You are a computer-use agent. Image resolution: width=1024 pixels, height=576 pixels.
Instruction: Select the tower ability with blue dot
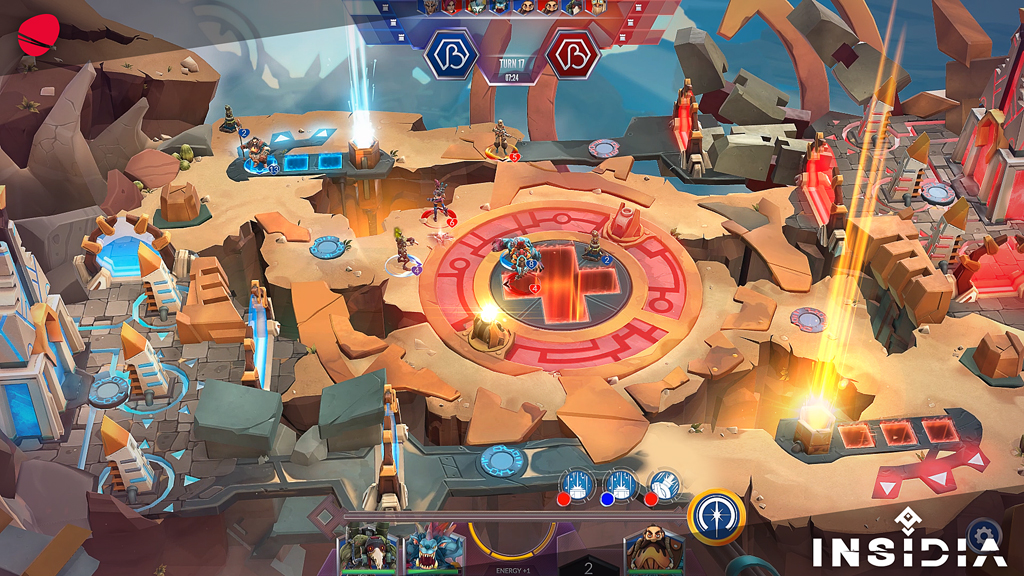click(621, 486)
